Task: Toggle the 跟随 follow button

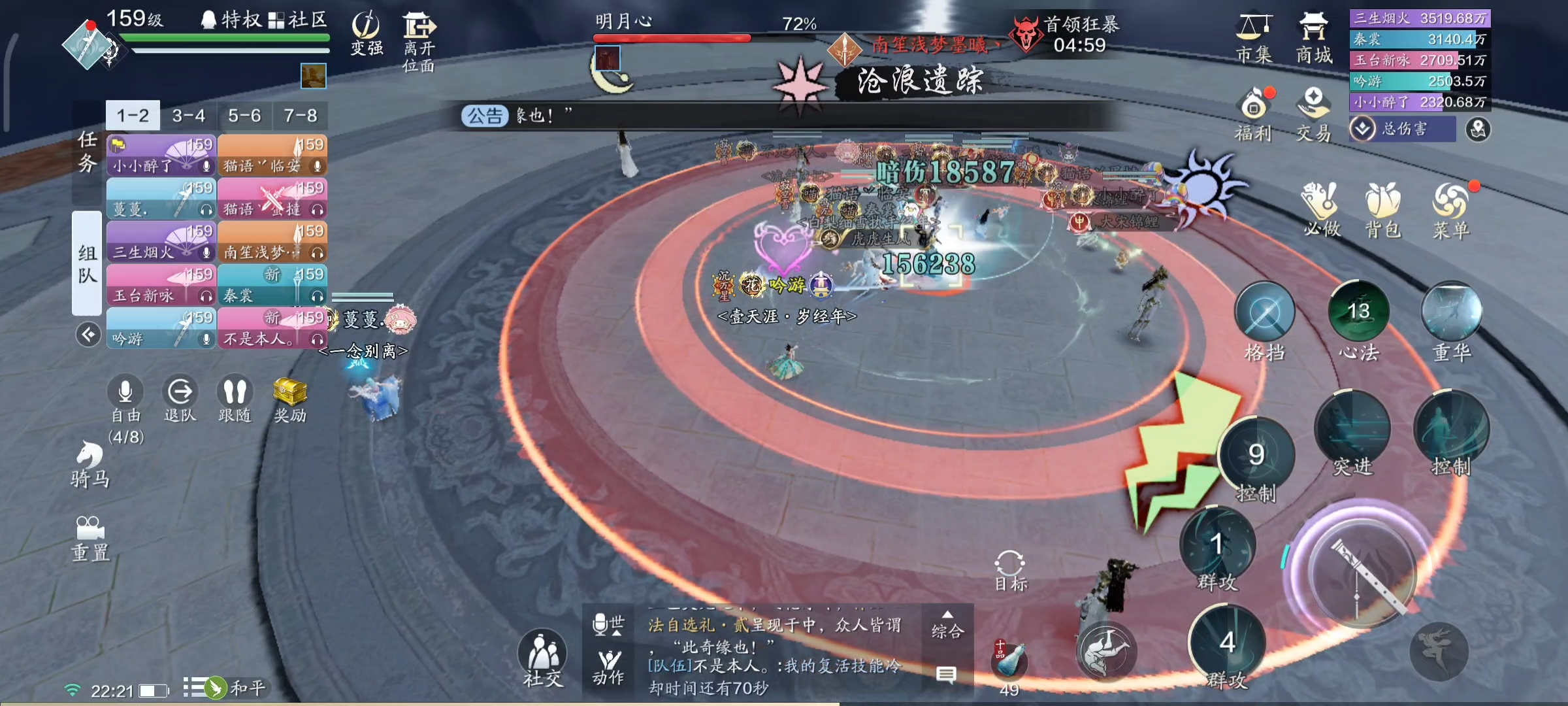Action: pos(235,399)
